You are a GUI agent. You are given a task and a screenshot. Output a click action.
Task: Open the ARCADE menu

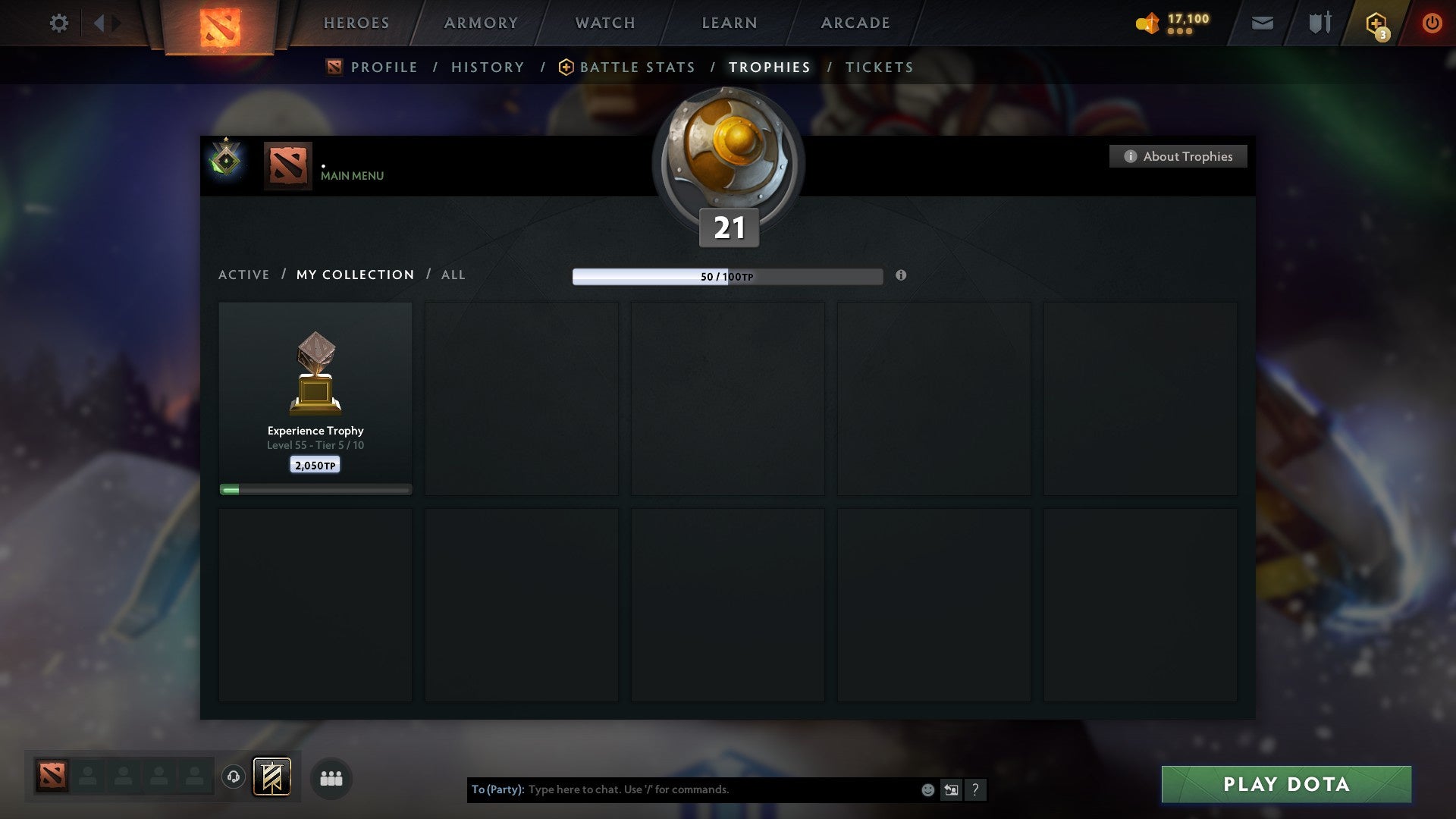pos(855,23)
